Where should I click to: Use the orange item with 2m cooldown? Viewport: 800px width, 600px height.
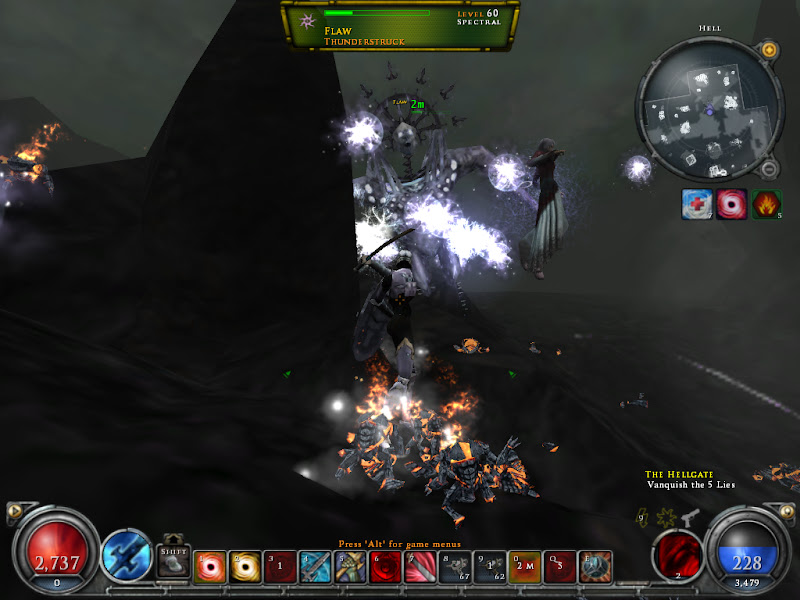click(x=525, y=567)
